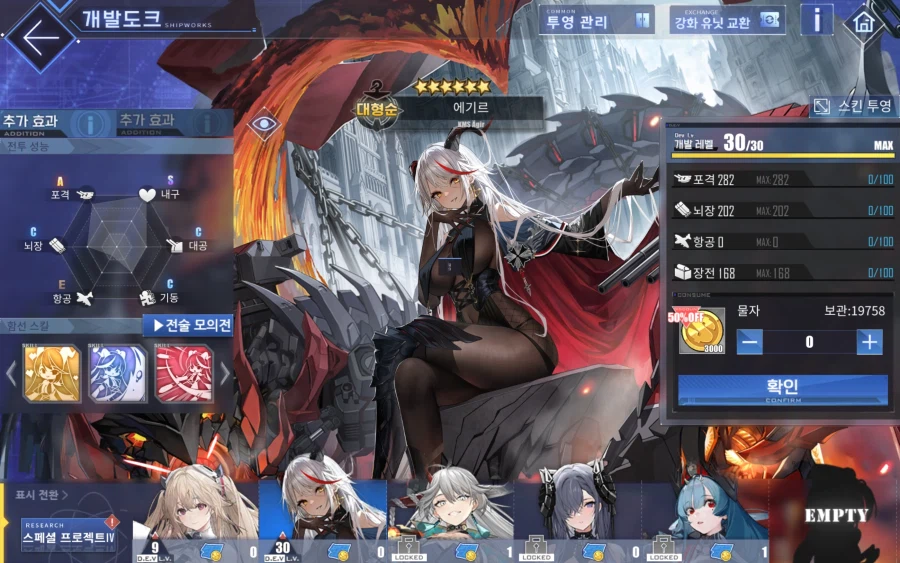Viewport: 900px width, 563px height.
Task: Select the yellow skill icon
Action: (51, 374)
